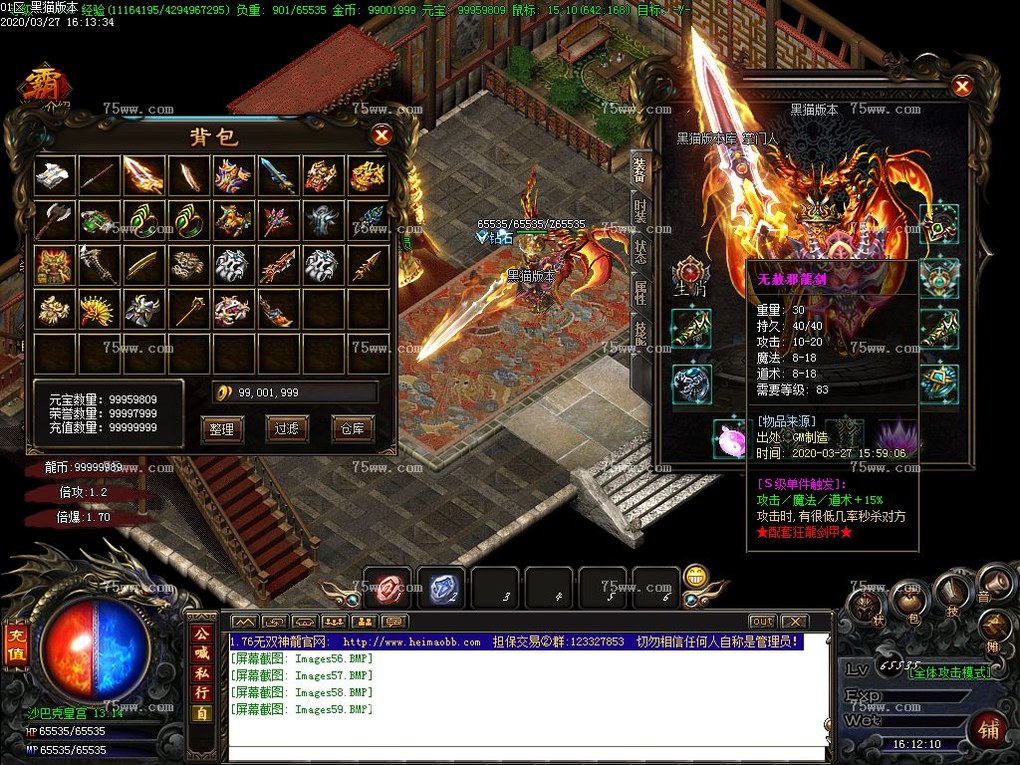Click the 过滤 filter button
Image resolution: width=1020 pixels, height=765 pixels.
click(x=287, y=429)
